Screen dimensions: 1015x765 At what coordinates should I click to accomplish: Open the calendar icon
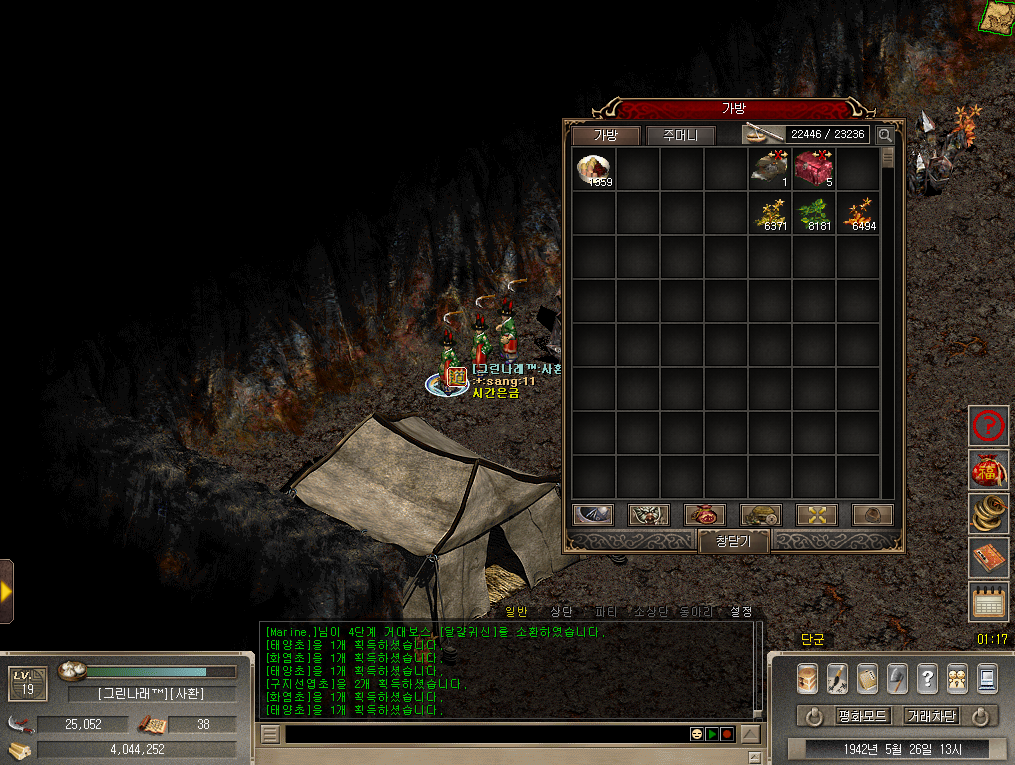[988, 602]
